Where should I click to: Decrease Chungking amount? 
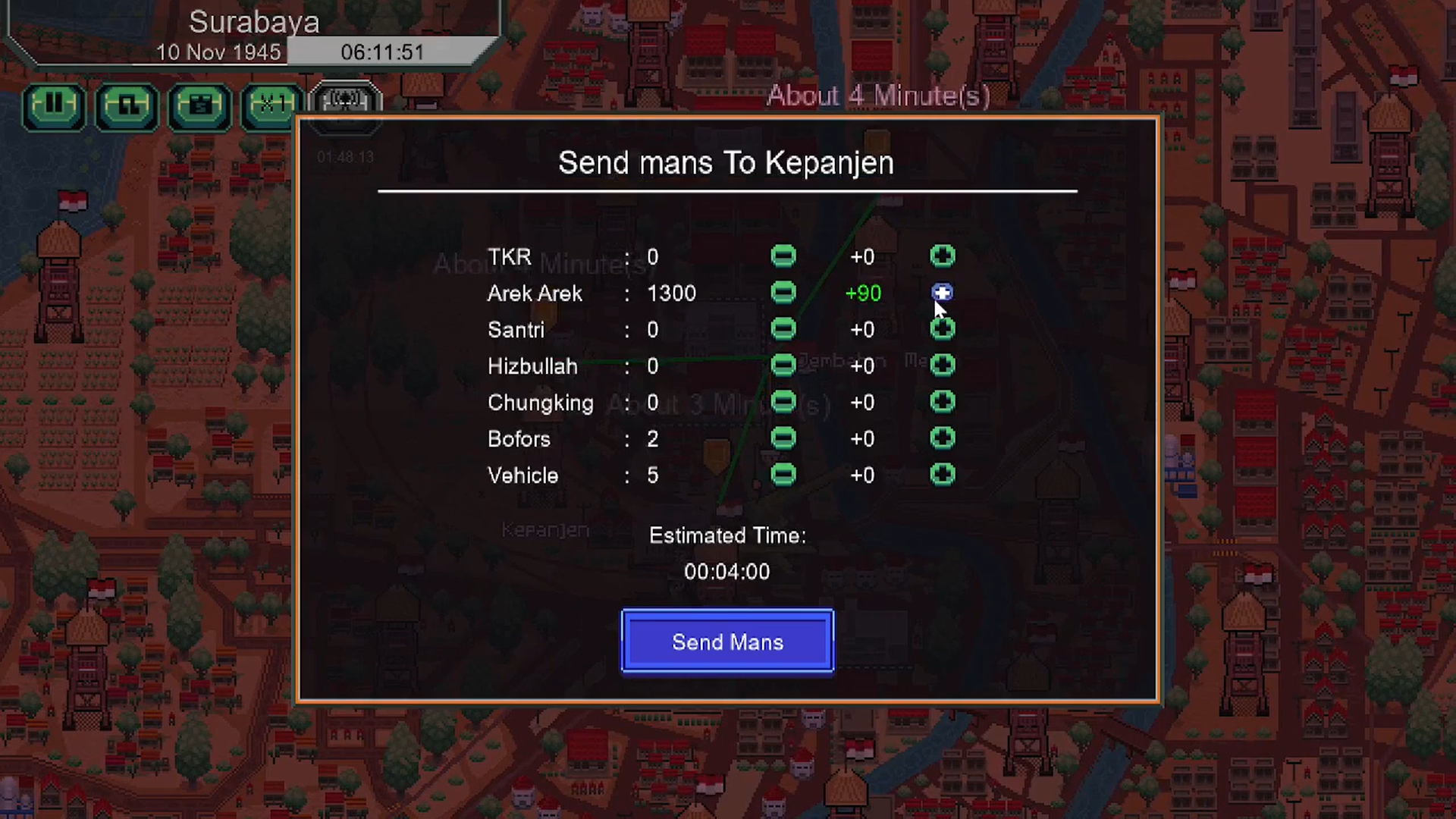pyautogui.click(x=783, y=402)
